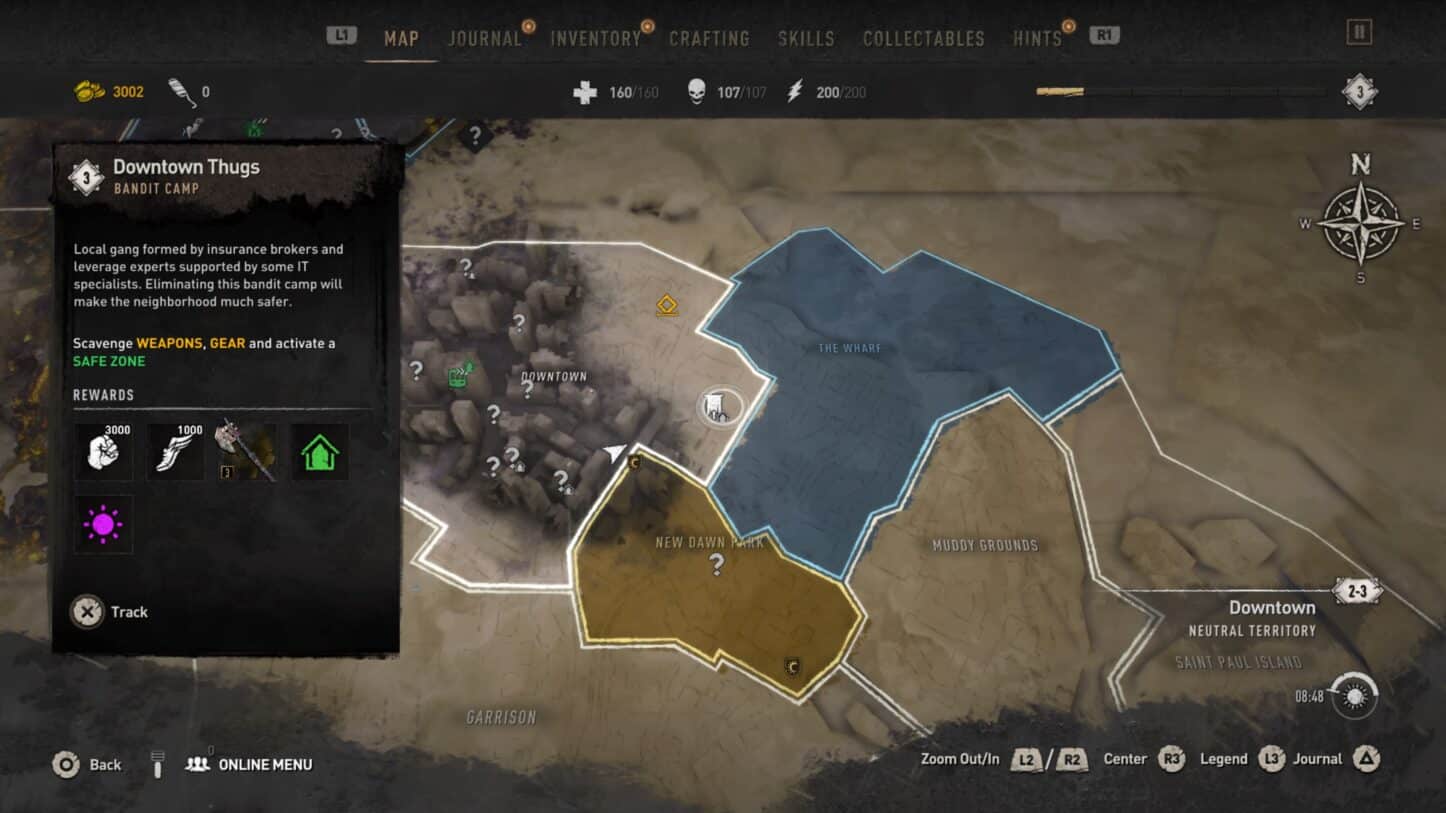The height and width of the screenshot is (813, 1446).
Task: Click the green safe zone reward icon
Action: click(320, 452)
